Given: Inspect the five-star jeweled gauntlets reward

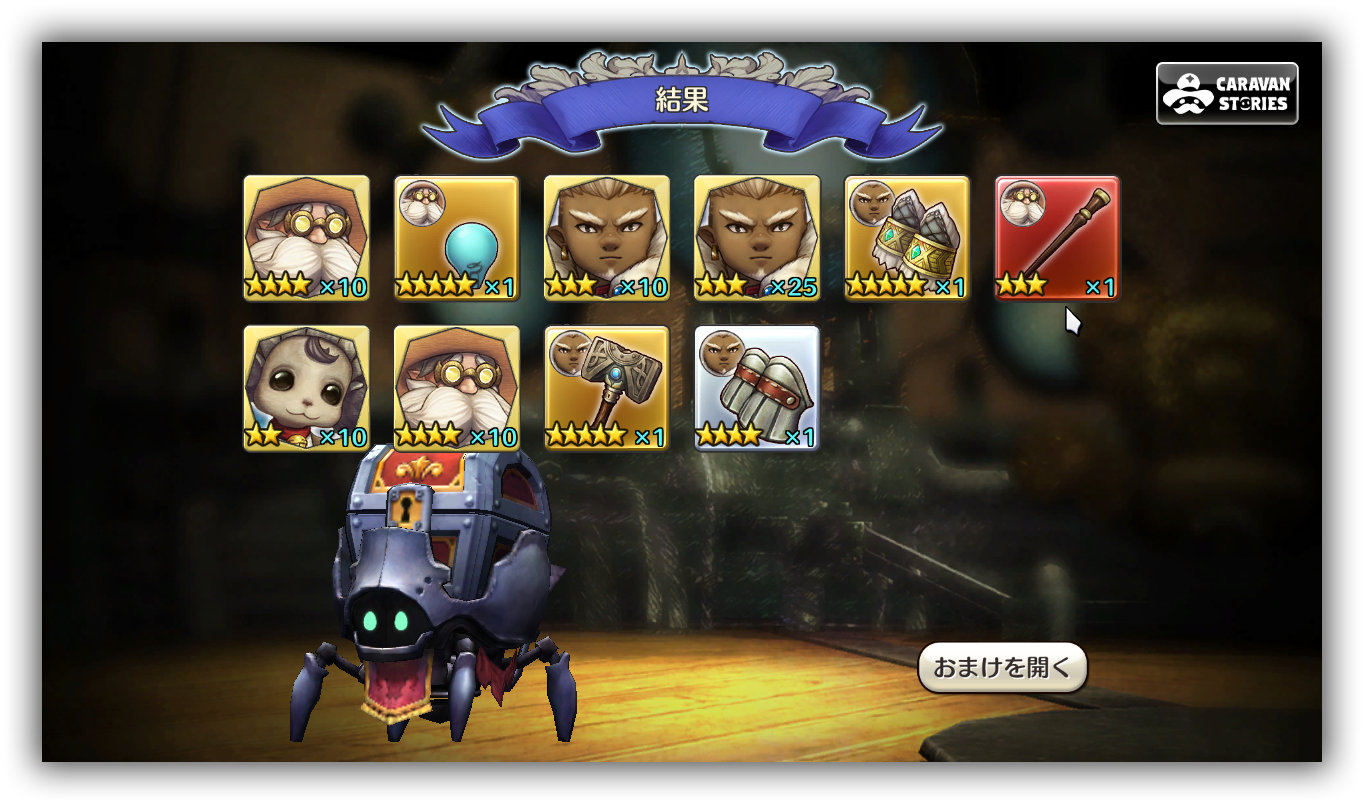Looking at the screenshot, I should 907,238.
